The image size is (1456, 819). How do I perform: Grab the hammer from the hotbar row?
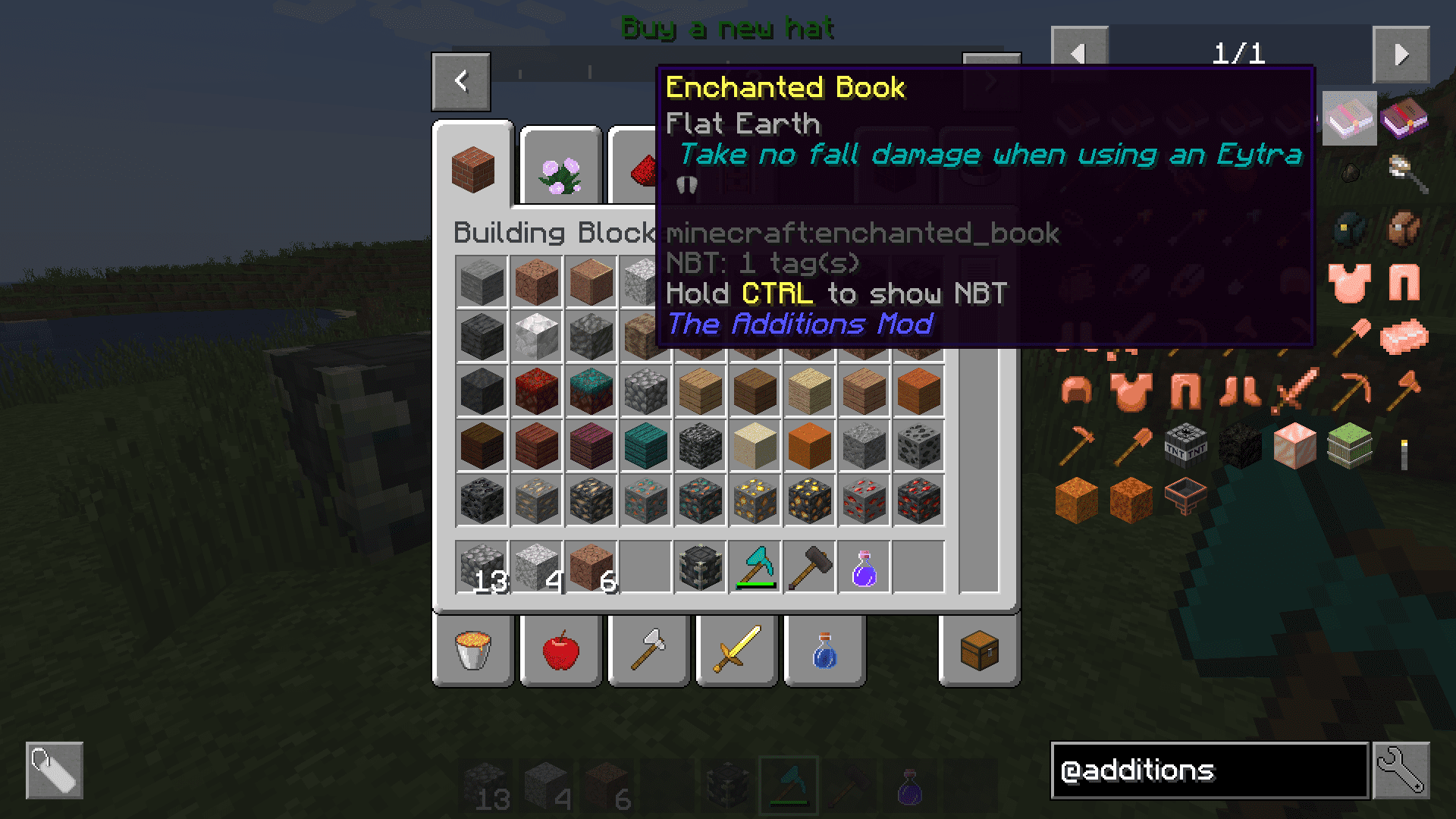(x=810, y=567)
